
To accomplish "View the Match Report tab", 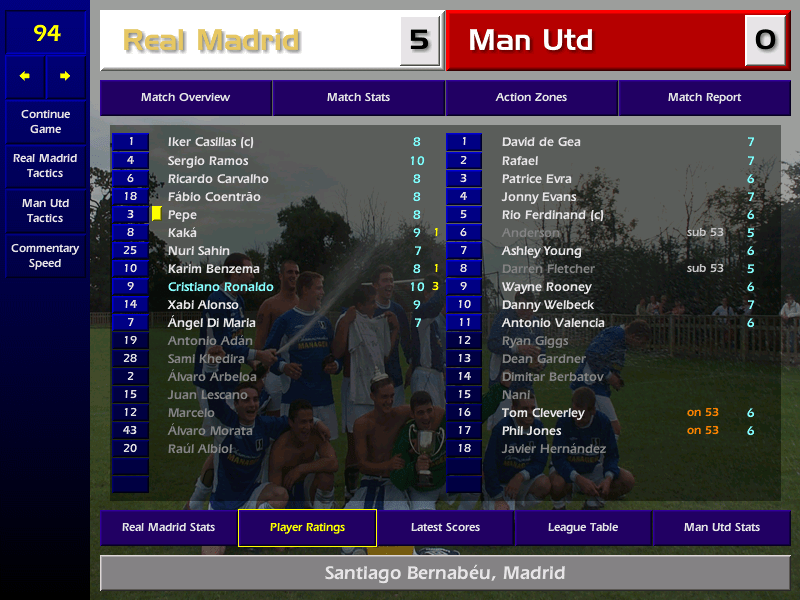I will [x=704, y=98].
